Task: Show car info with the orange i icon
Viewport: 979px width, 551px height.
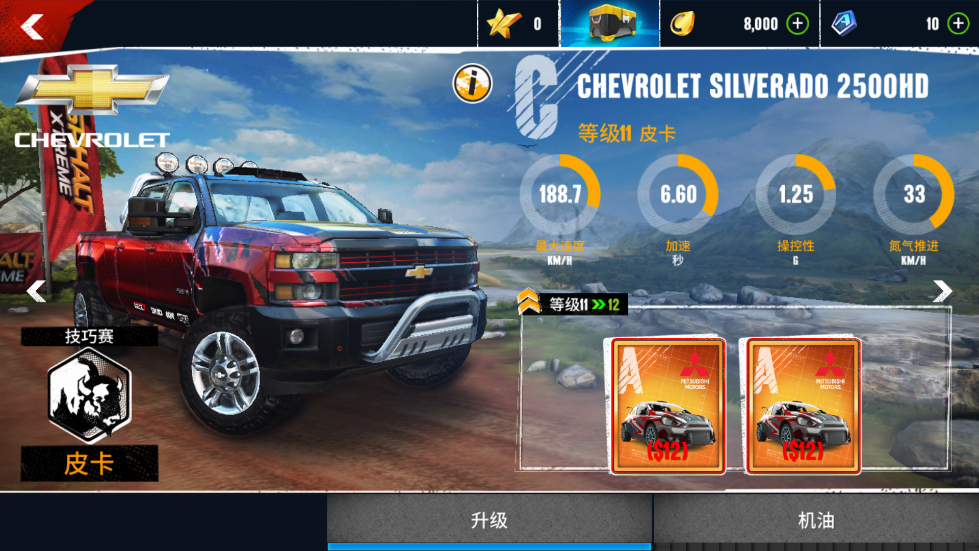Action: click(x=471, y=83)
